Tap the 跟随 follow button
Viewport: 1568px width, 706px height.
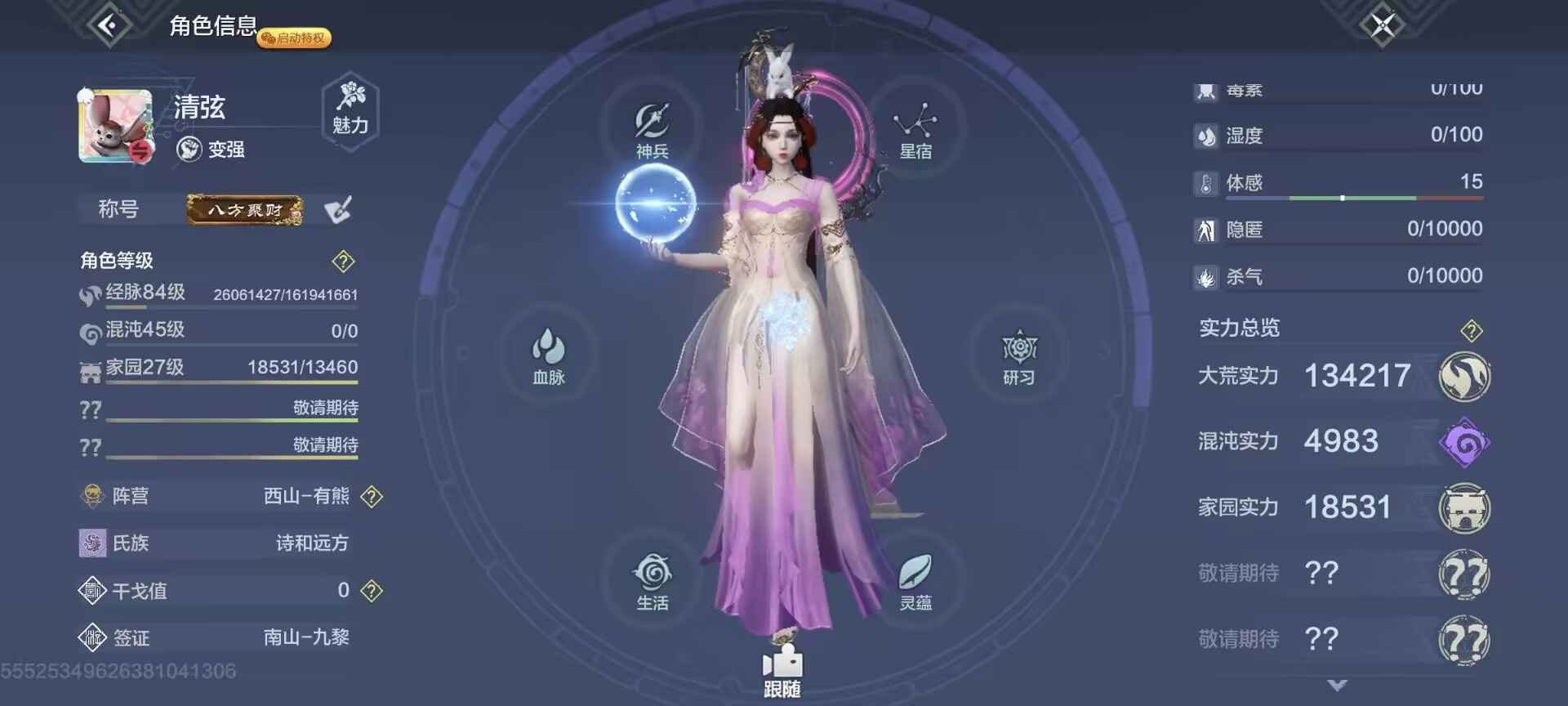click(782, 672)
